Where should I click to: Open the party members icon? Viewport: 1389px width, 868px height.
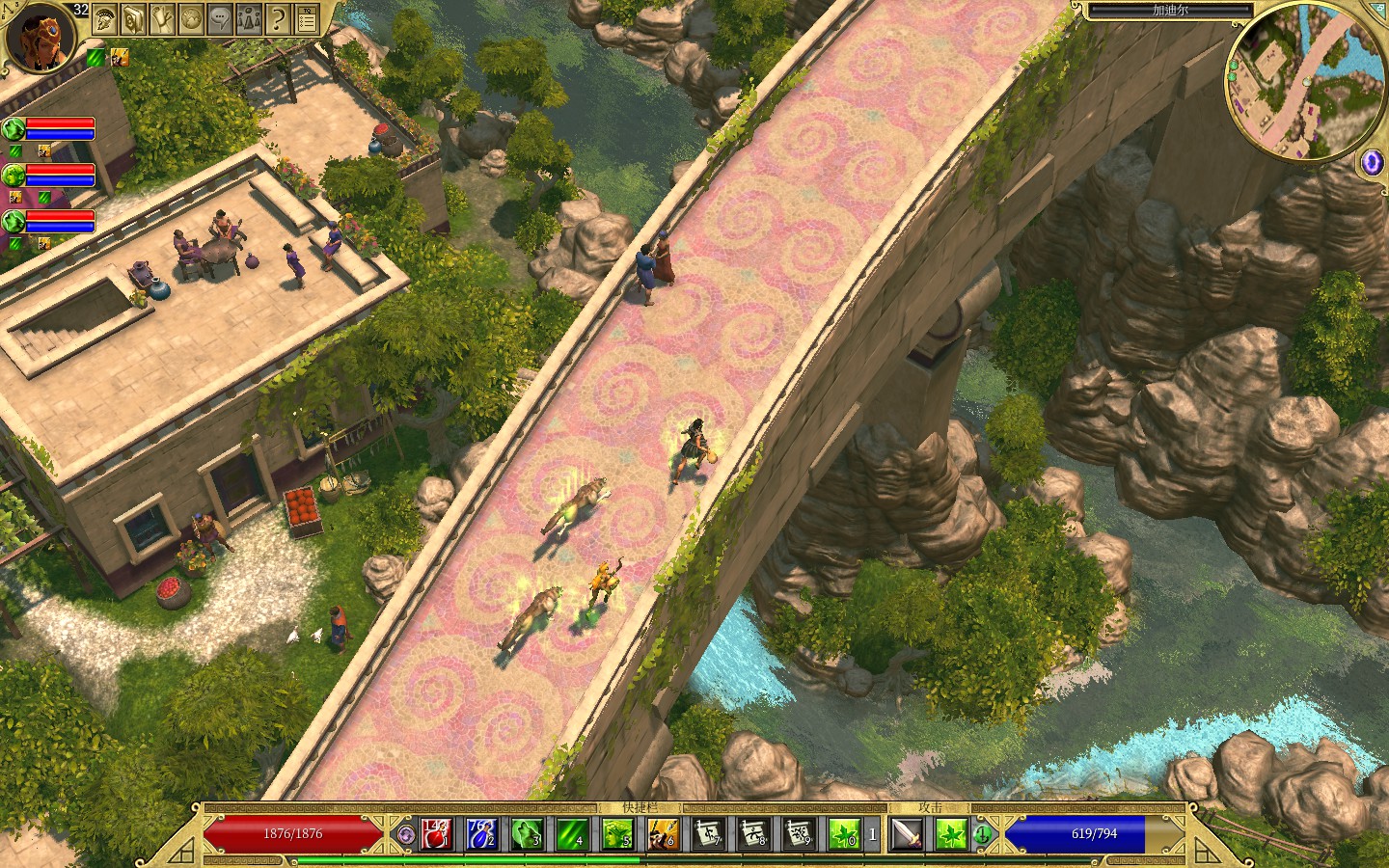(249, 17)
